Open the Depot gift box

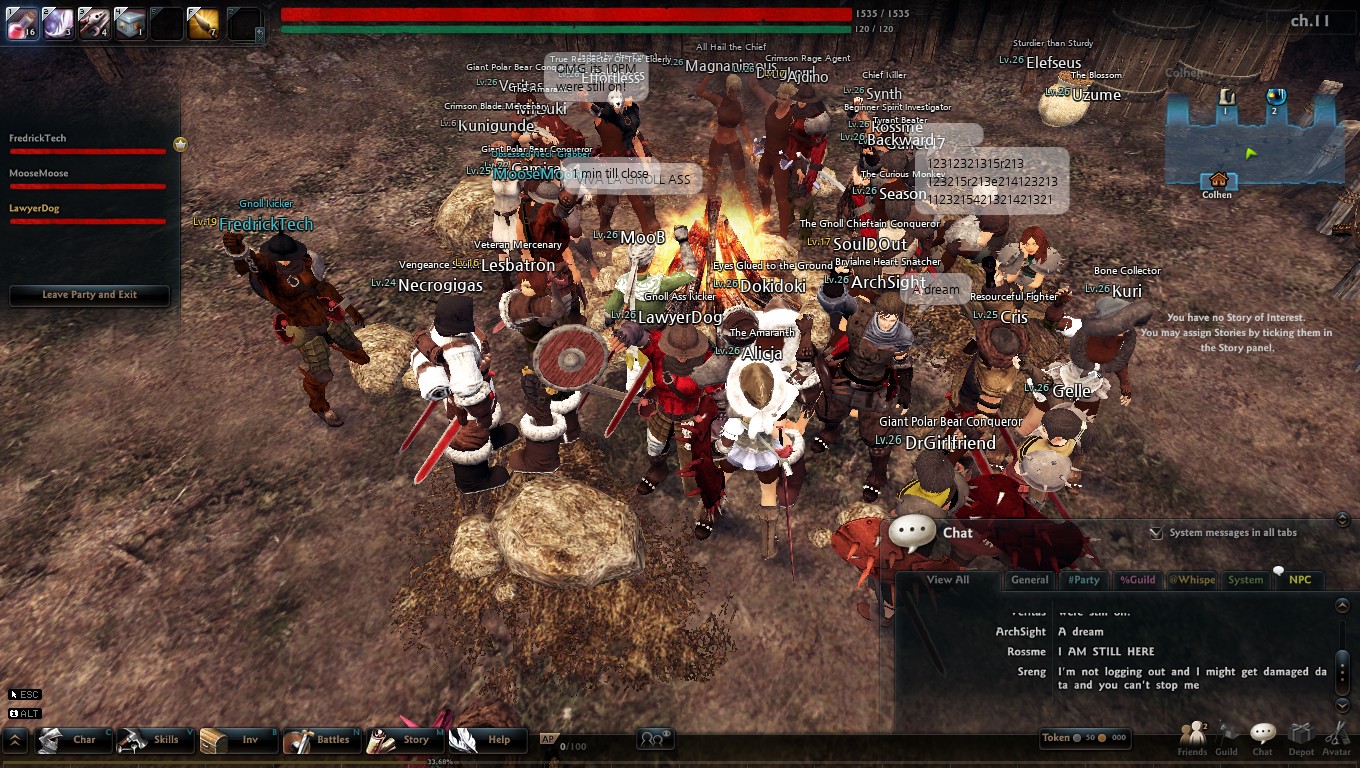[x=1300, y=738]
